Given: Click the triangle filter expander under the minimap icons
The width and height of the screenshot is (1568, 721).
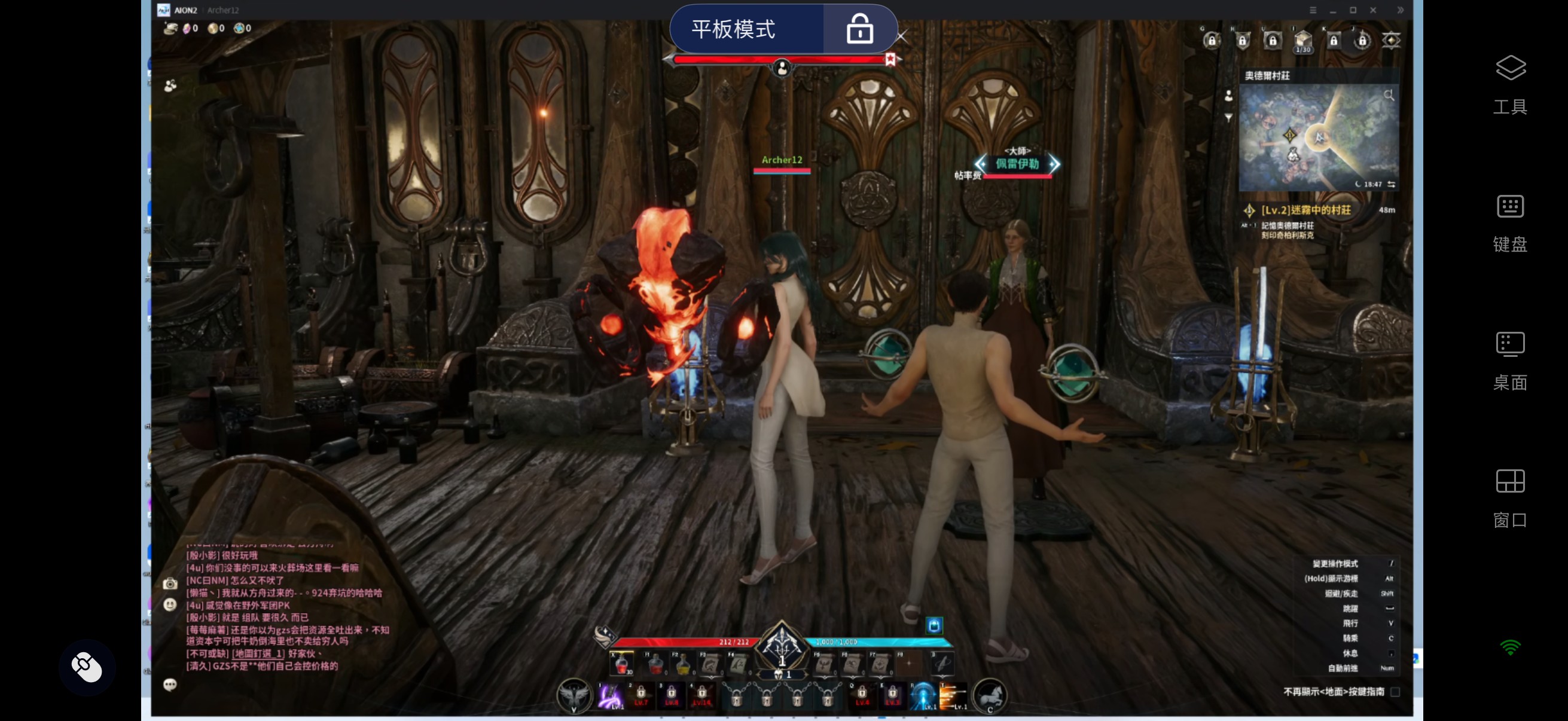Looking at the screenshot, I should pyautogui.click(x=1229, y=119).
